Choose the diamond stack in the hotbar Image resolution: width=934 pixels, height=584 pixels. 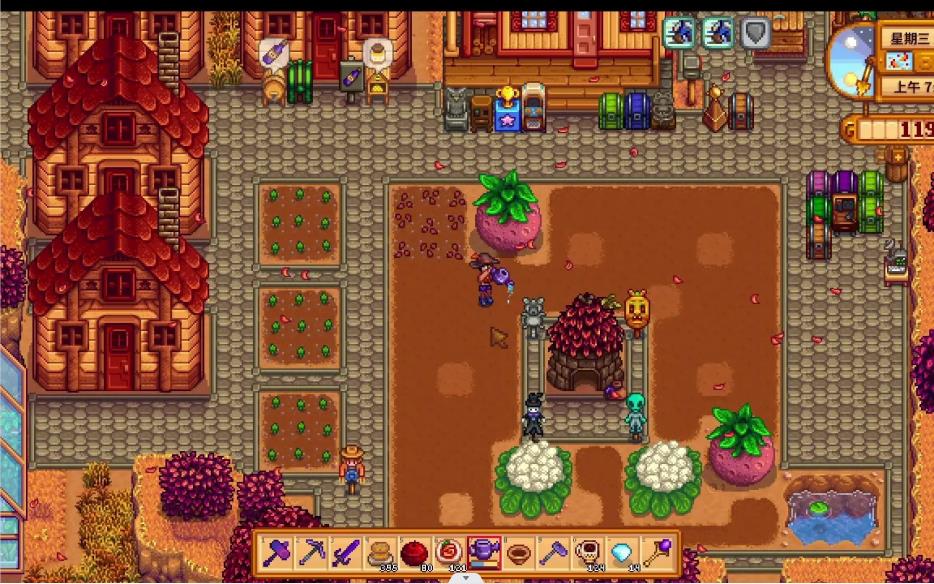(x=622, y=552)
